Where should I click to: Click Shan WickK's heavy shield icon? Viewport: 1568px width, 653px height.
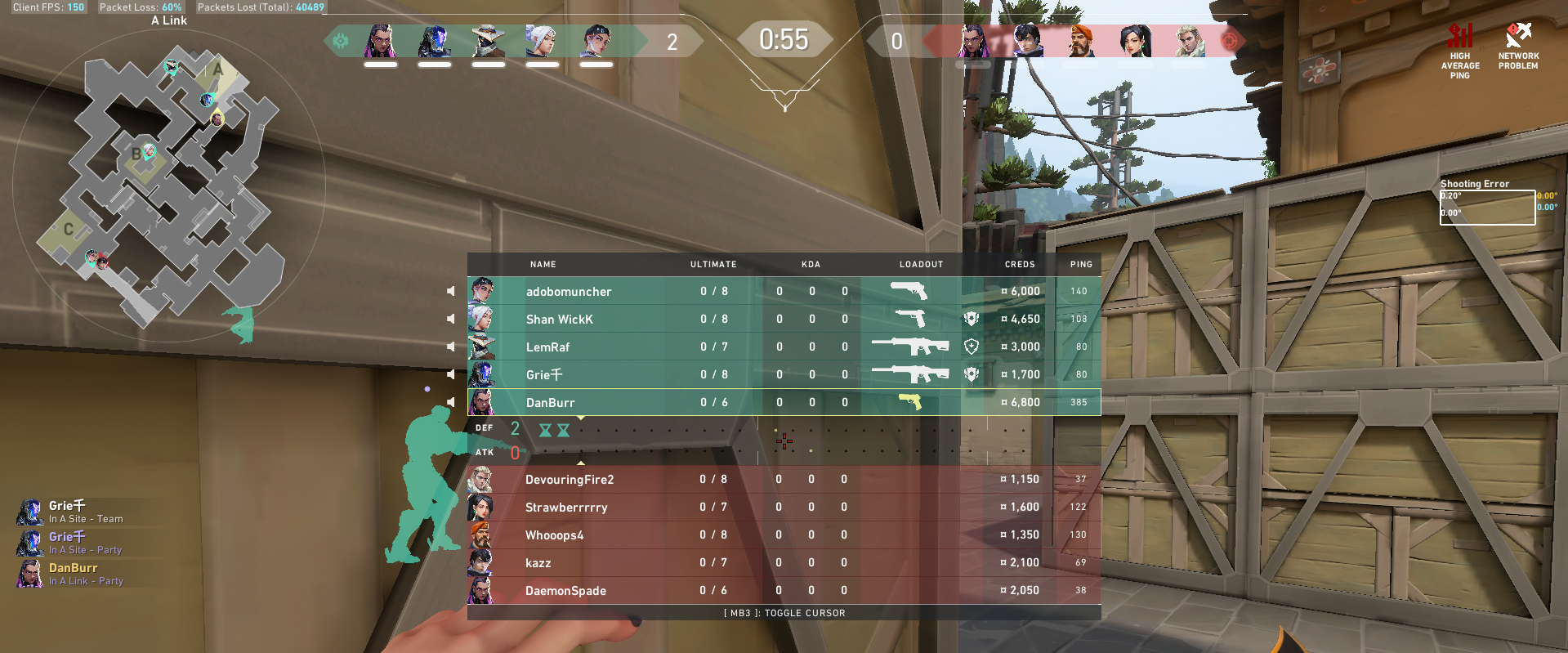[970, 319]
